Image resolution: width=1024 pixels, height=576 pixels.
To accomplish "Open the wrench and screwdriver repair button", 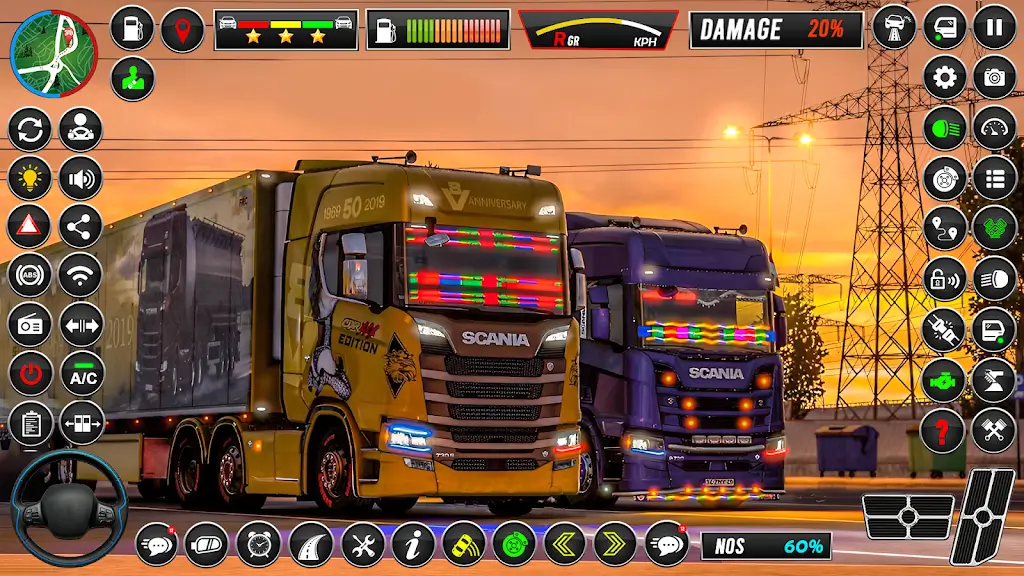I will 362,544.
